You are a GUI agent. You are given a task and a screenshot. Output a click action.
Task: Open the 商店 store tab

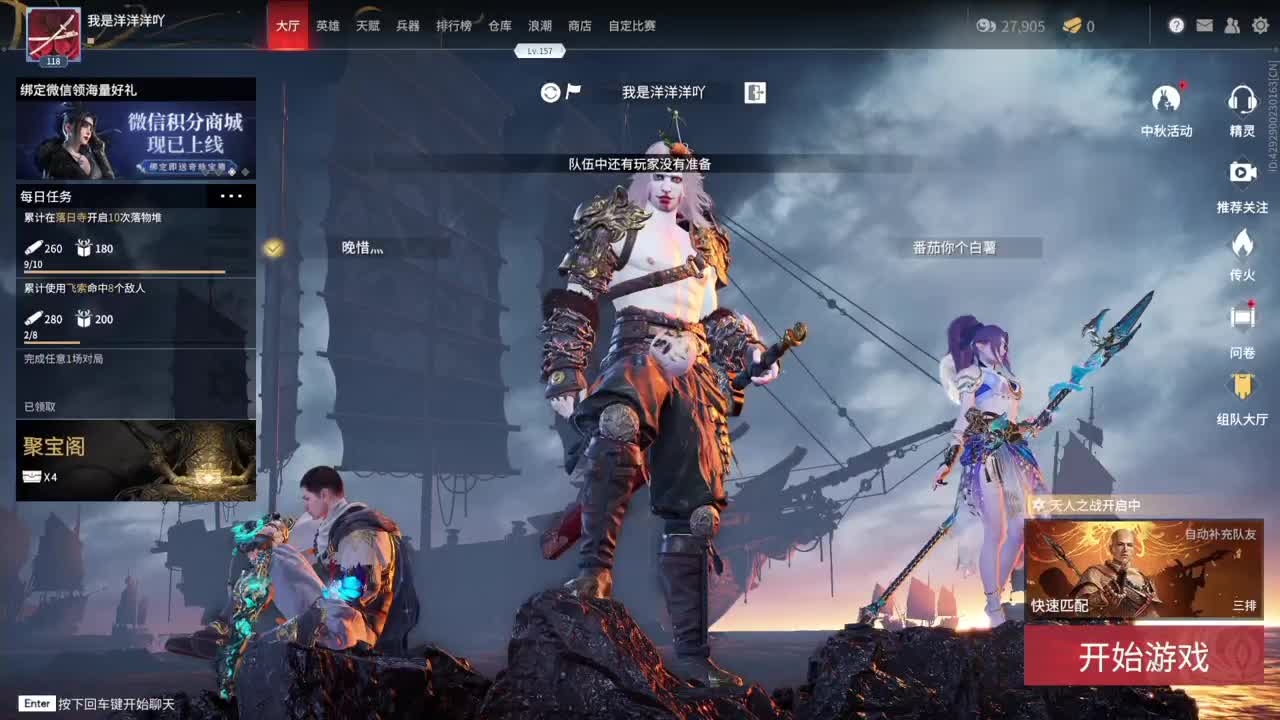coord(583,27)
